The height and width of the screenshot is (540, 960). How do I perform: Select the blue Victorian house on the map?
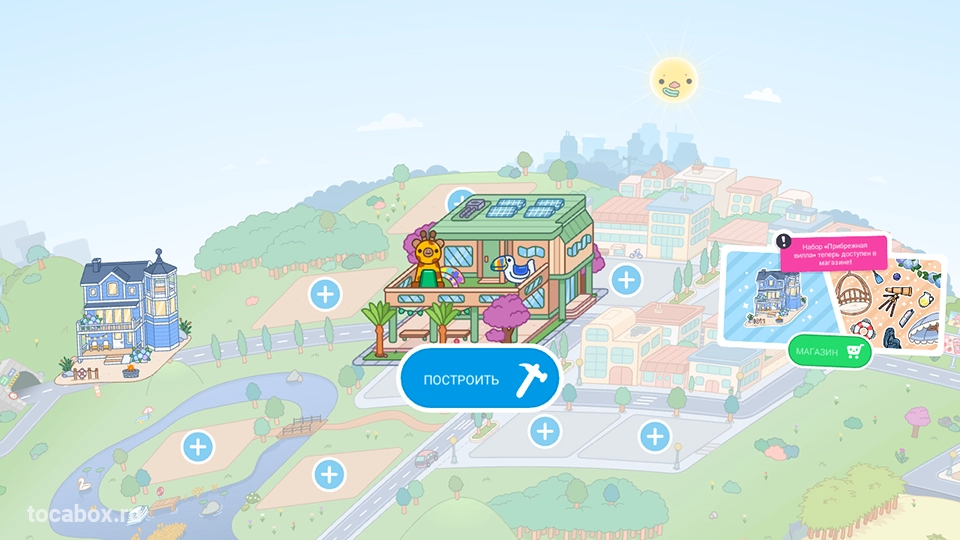128,312
